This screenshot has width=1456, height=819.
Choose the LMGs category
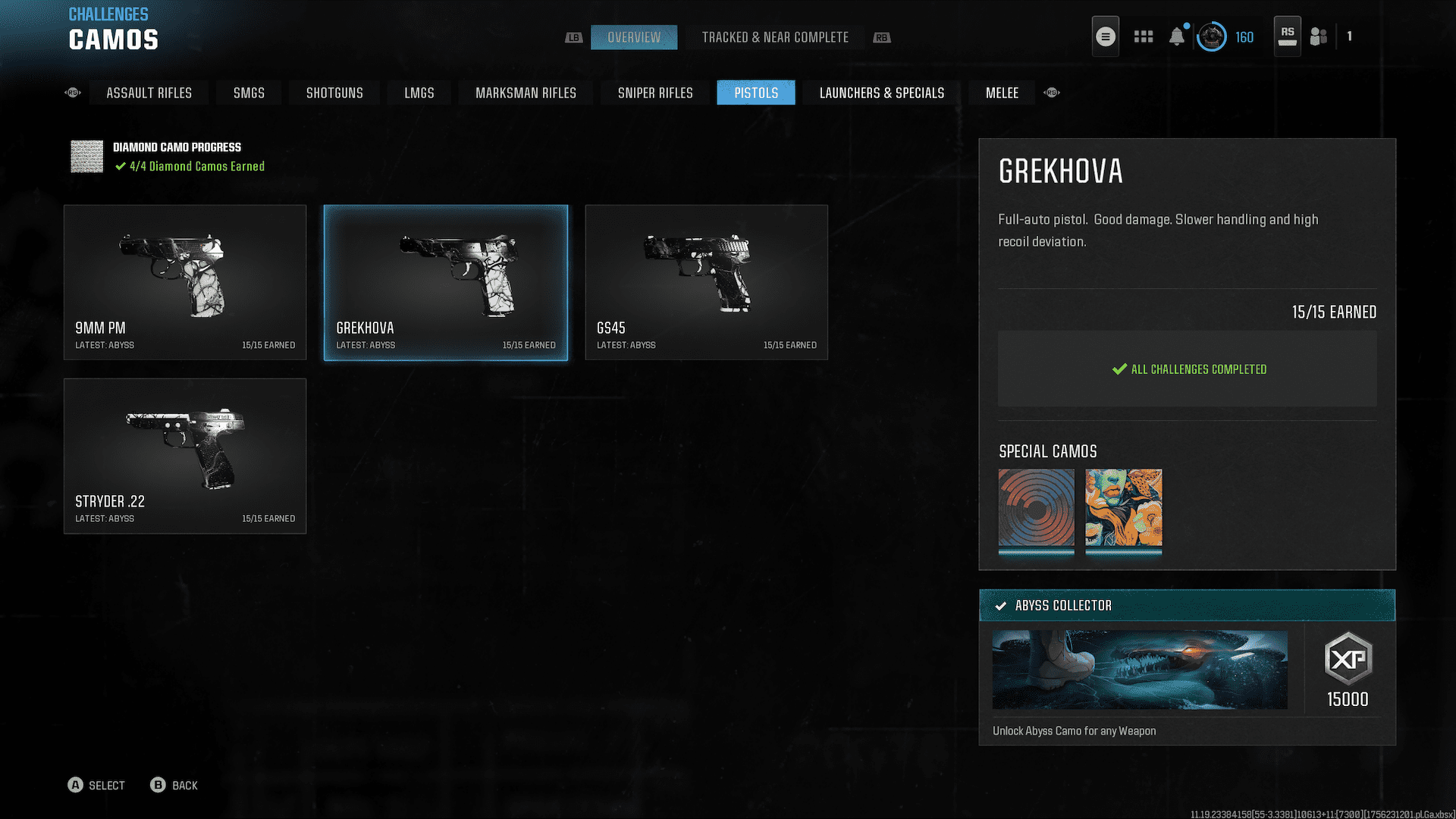point(419,93)
